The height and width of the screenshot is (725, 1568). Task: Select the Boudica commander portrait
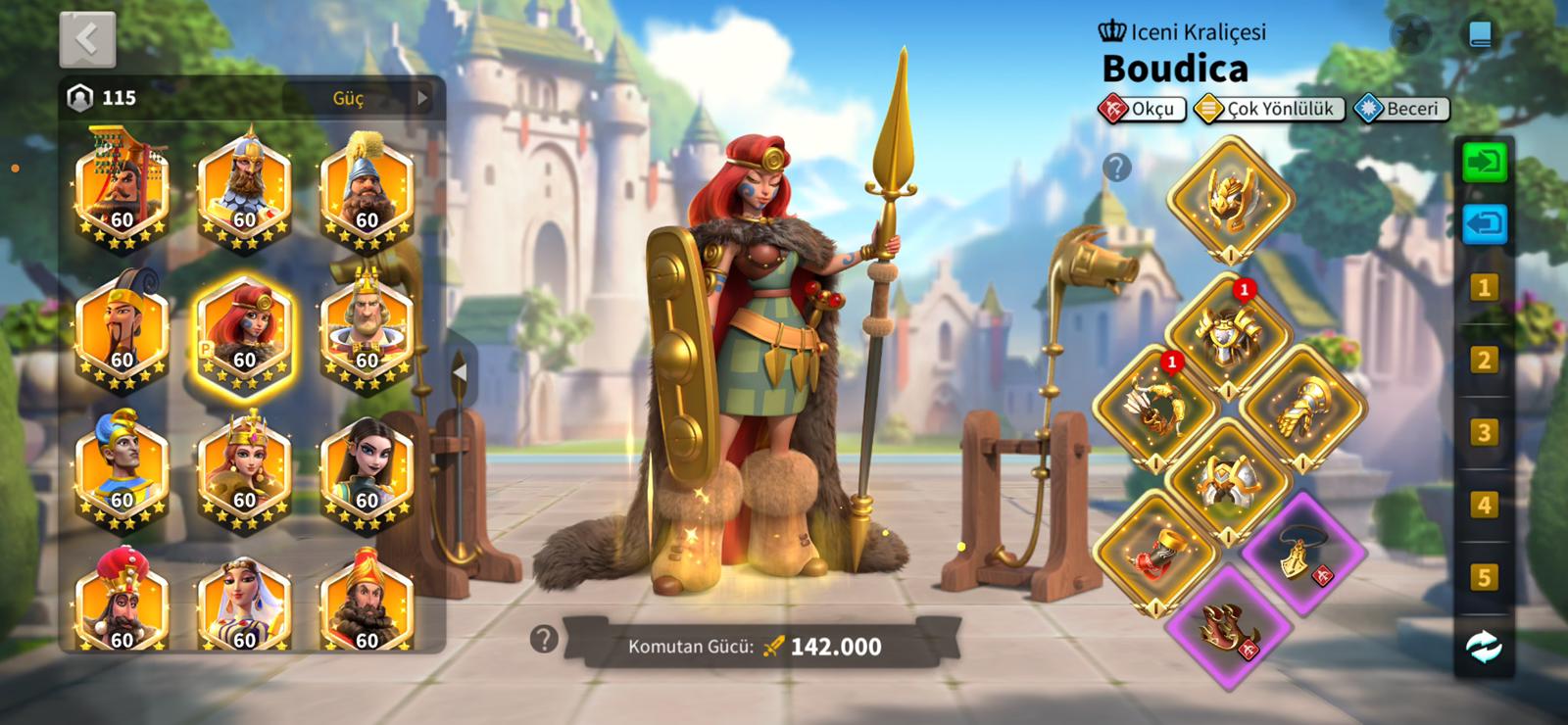(x=244, y=334)
